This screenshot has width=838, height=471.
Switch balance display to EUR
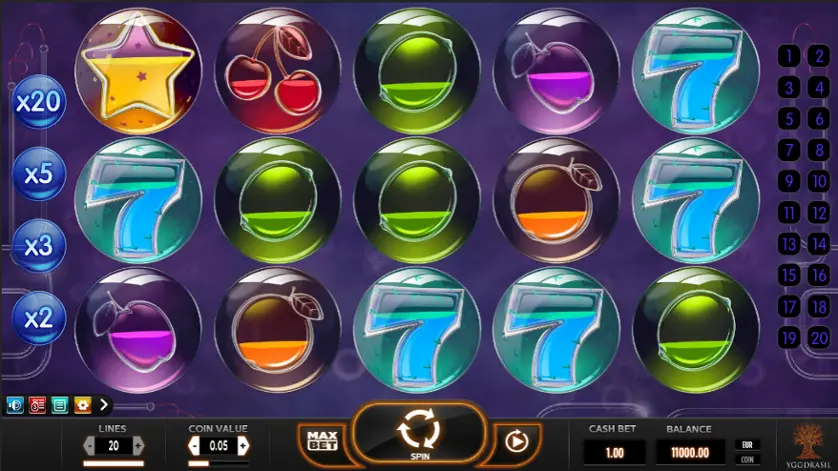745,443
